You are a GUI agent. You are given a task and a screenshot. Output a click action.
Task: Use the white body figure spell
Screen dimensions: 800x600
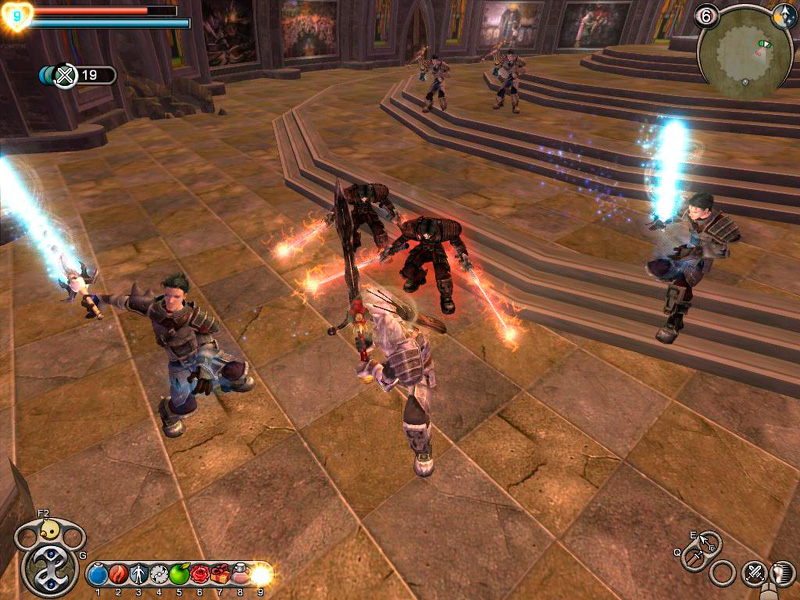138,574
